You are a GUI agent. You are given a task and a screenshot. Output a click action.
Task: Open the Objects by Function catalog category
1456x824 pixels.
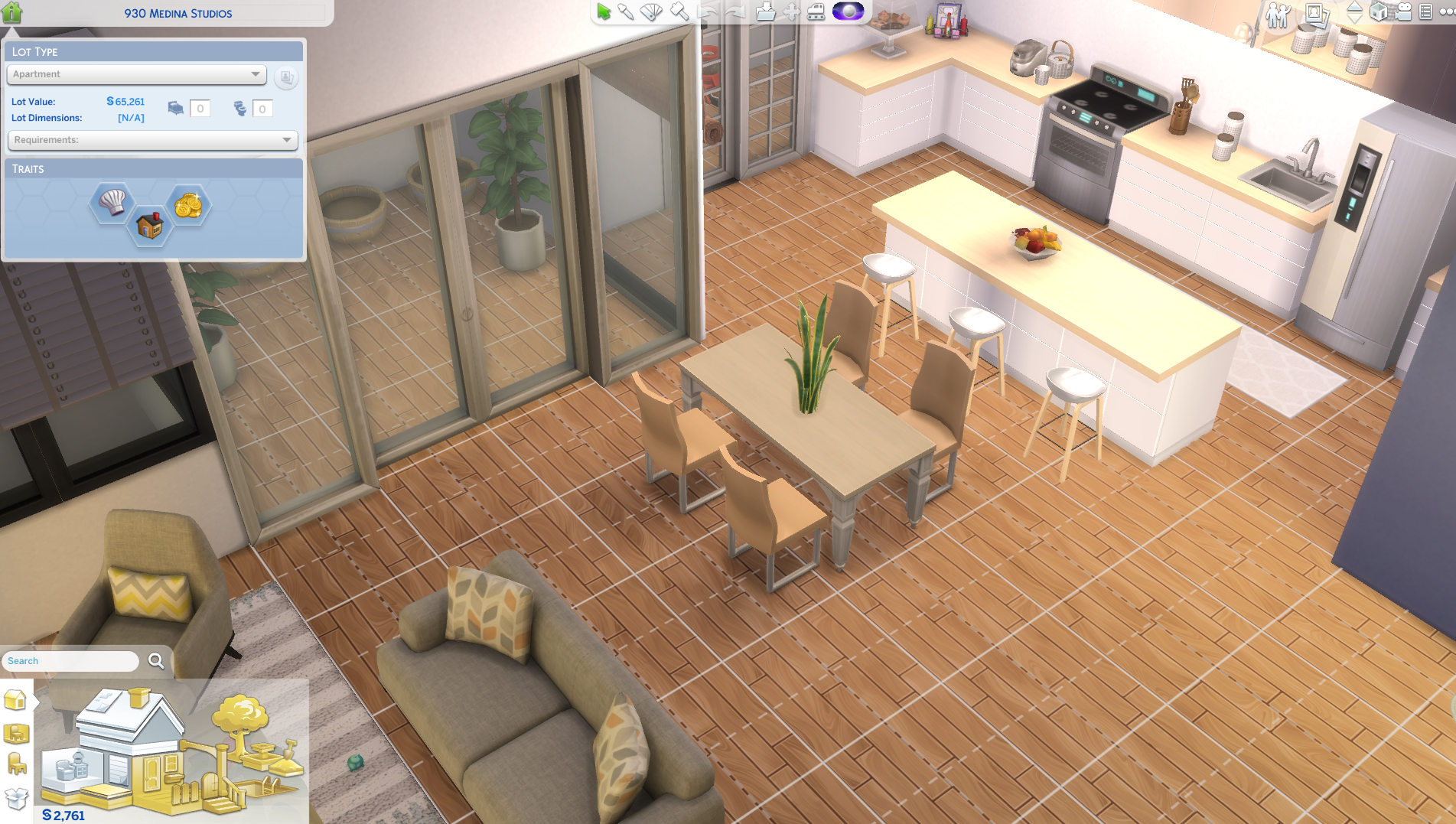pos(15,763)
